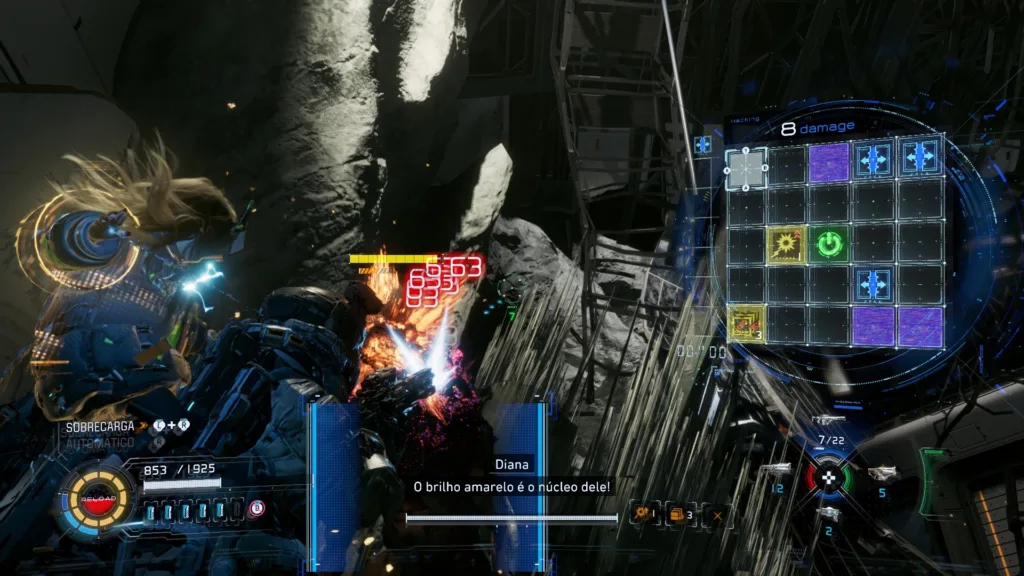The width and height of the screenshot is (1024, 576).
Task: Click the white highlighted cursor tile
Action: pyautogui.click(x=746, y=166)
